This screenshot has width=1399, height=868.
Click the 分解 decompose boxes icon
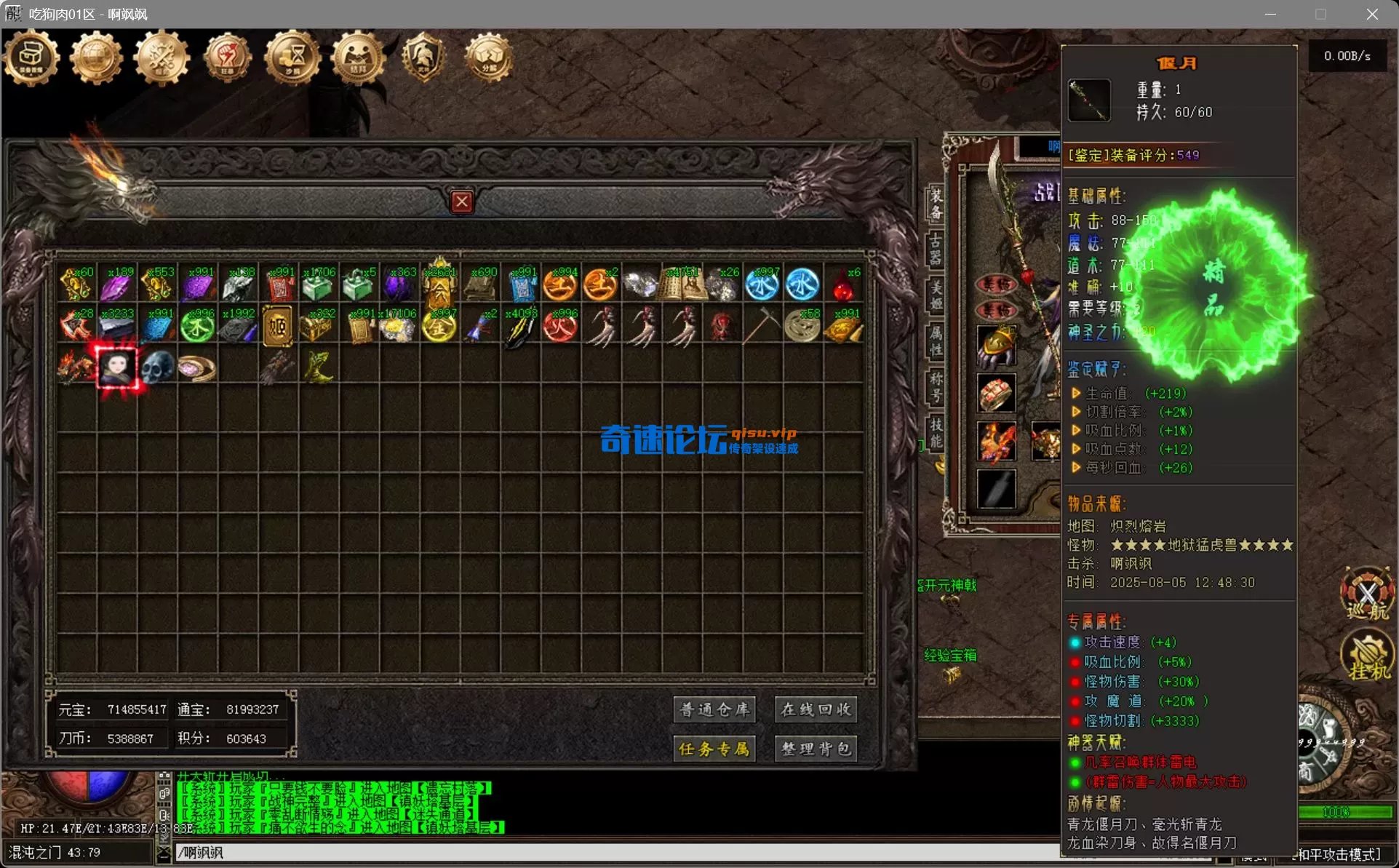(x=487, y=58)
